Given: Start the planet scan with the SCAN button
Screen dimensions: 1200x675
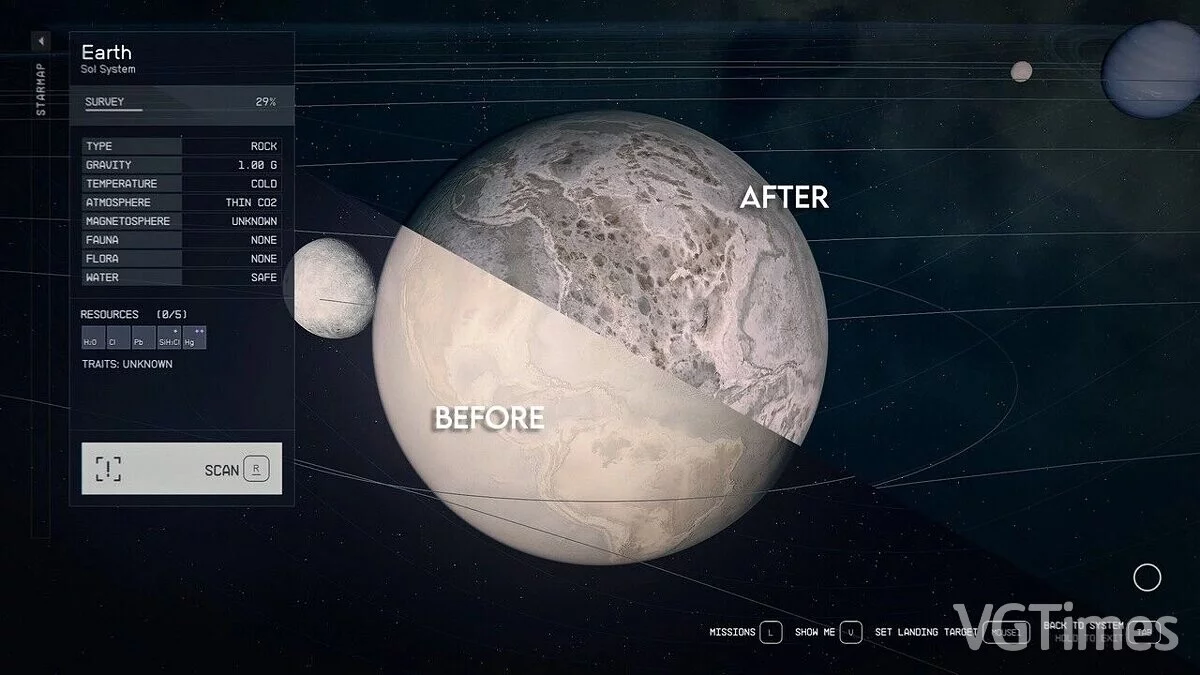Looking at the screenshot, I should tap(181, 469).
